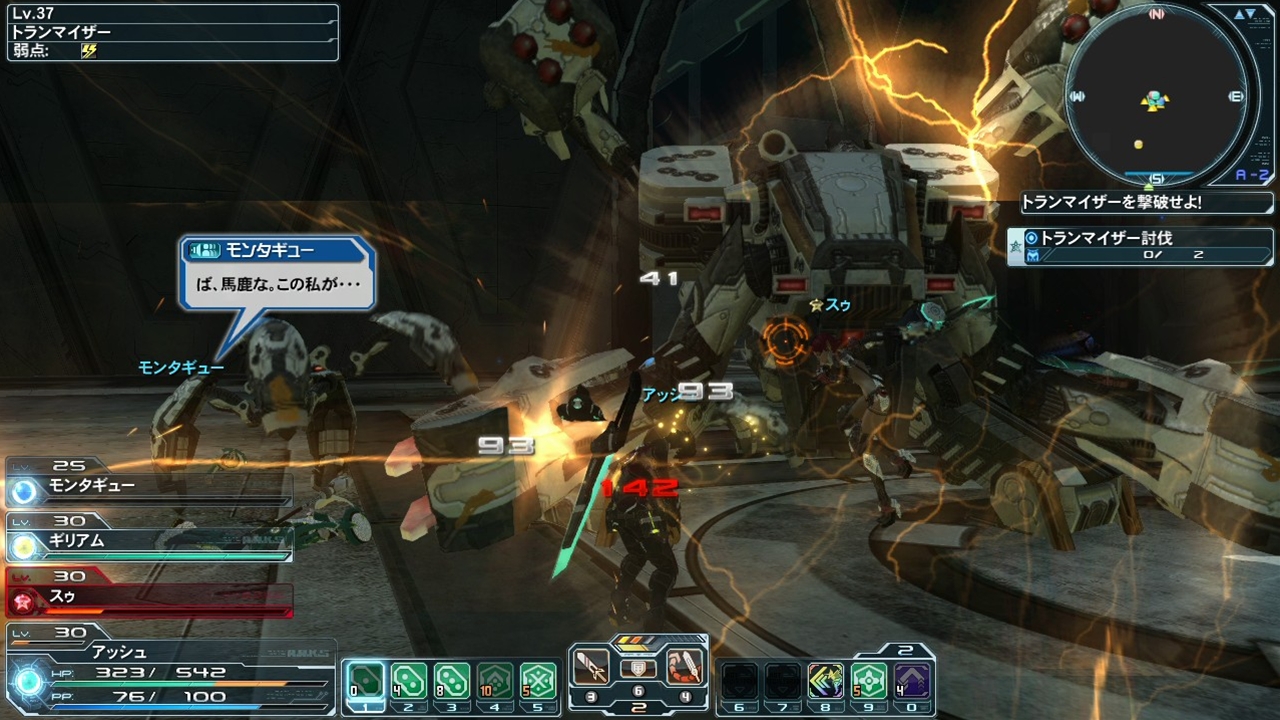Image resolution: width=1280 pixels, height=720 pixels.
Task: Use the green cross item in slot 5
Action: 538,681
